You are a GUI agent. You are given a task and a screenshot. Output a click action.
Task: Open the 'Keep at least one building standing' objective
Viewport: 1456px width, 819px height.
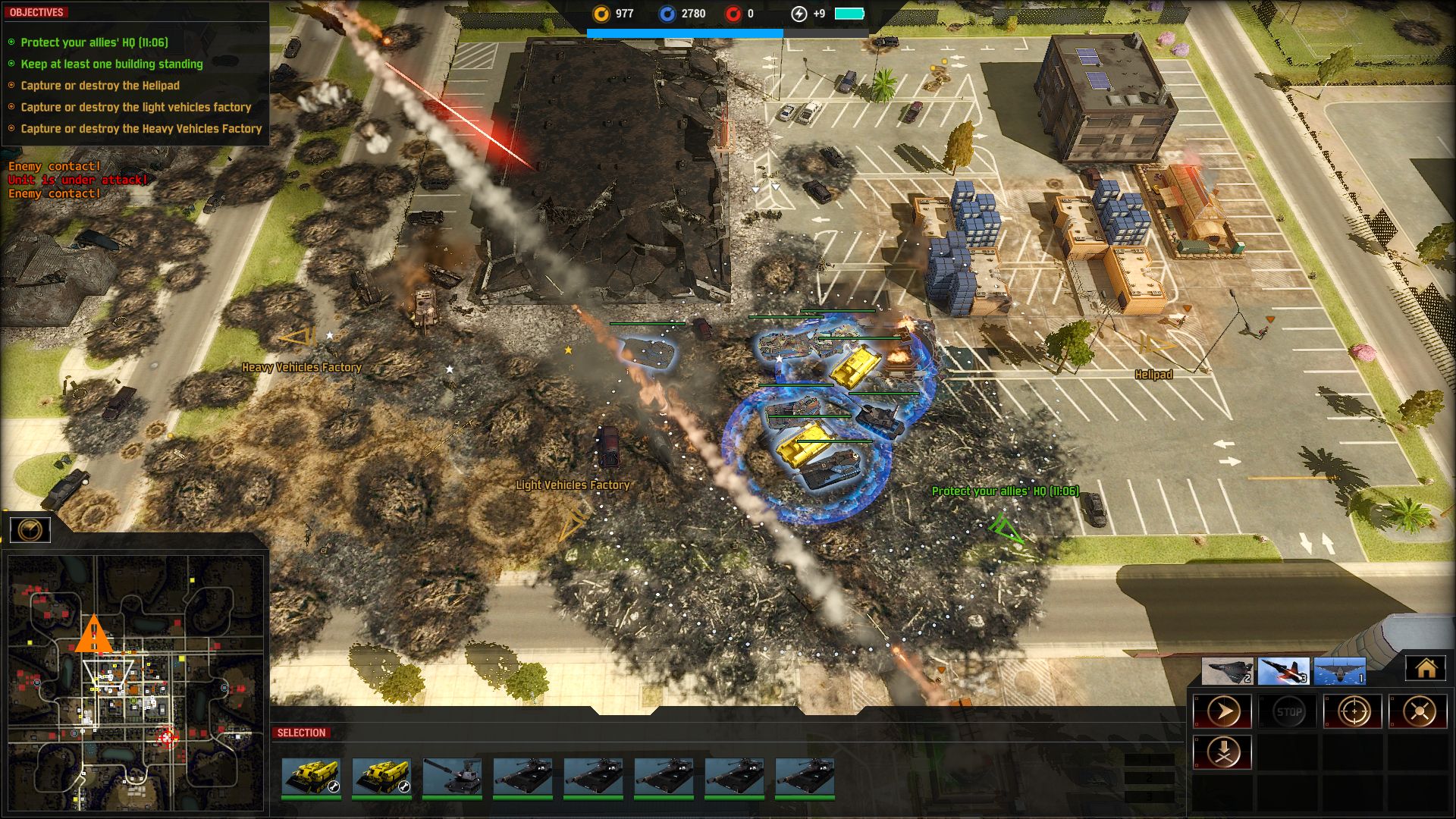[111, 64]
